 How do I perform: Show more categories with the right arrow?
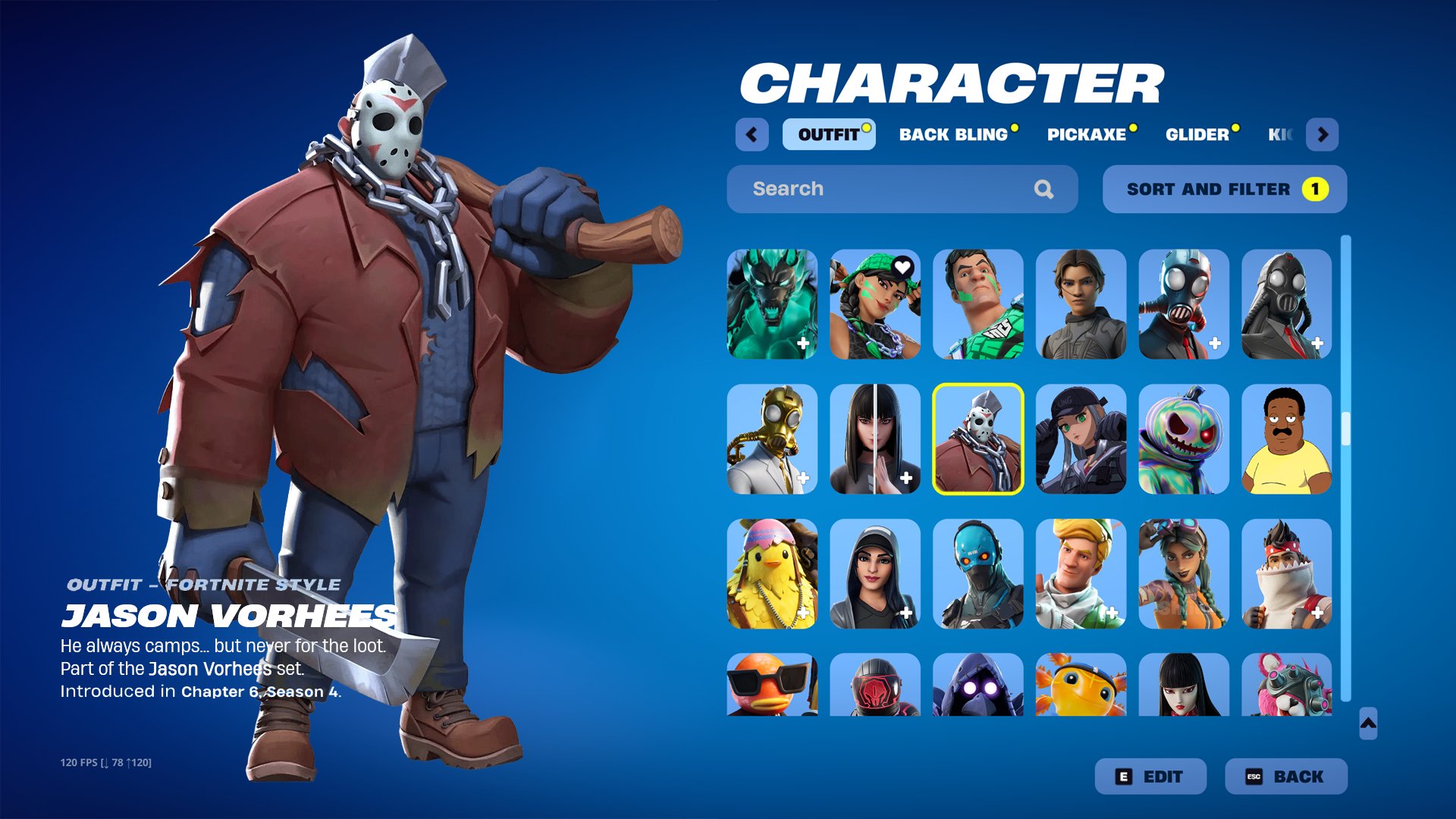pyautogui.click(x=1323, y=135)
